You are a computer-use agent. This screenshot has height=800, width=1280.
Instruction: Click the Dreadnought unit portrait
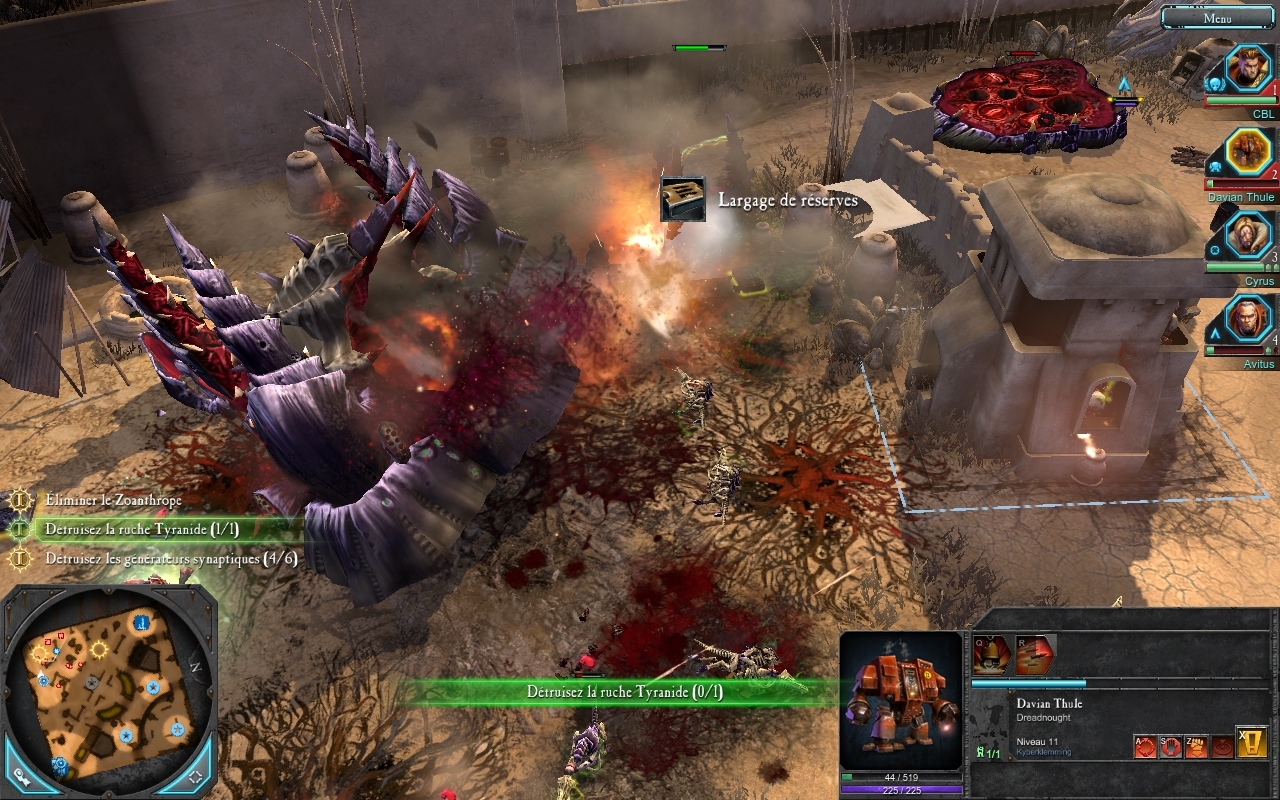(901, 700)
